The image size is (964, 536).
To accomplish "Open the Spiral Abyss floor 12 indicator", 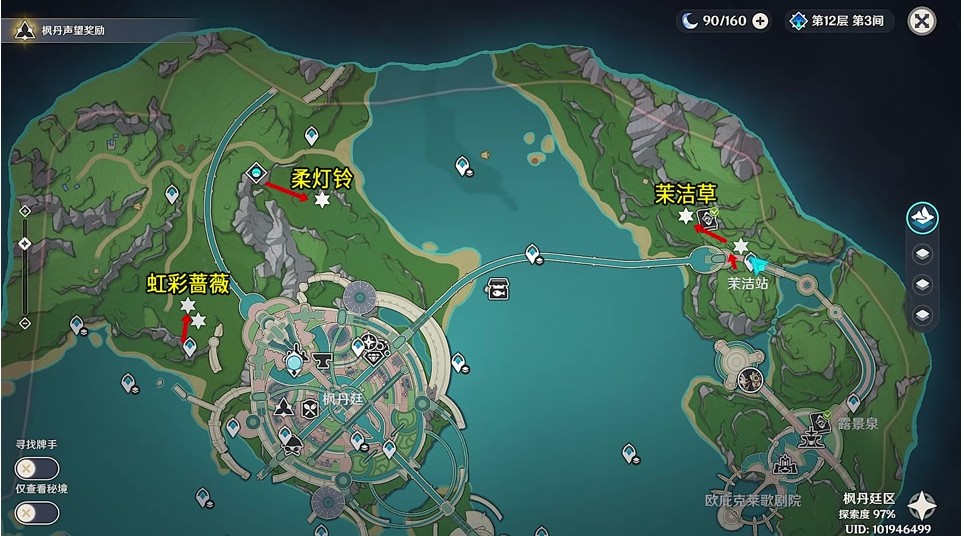I will (840, 21).
